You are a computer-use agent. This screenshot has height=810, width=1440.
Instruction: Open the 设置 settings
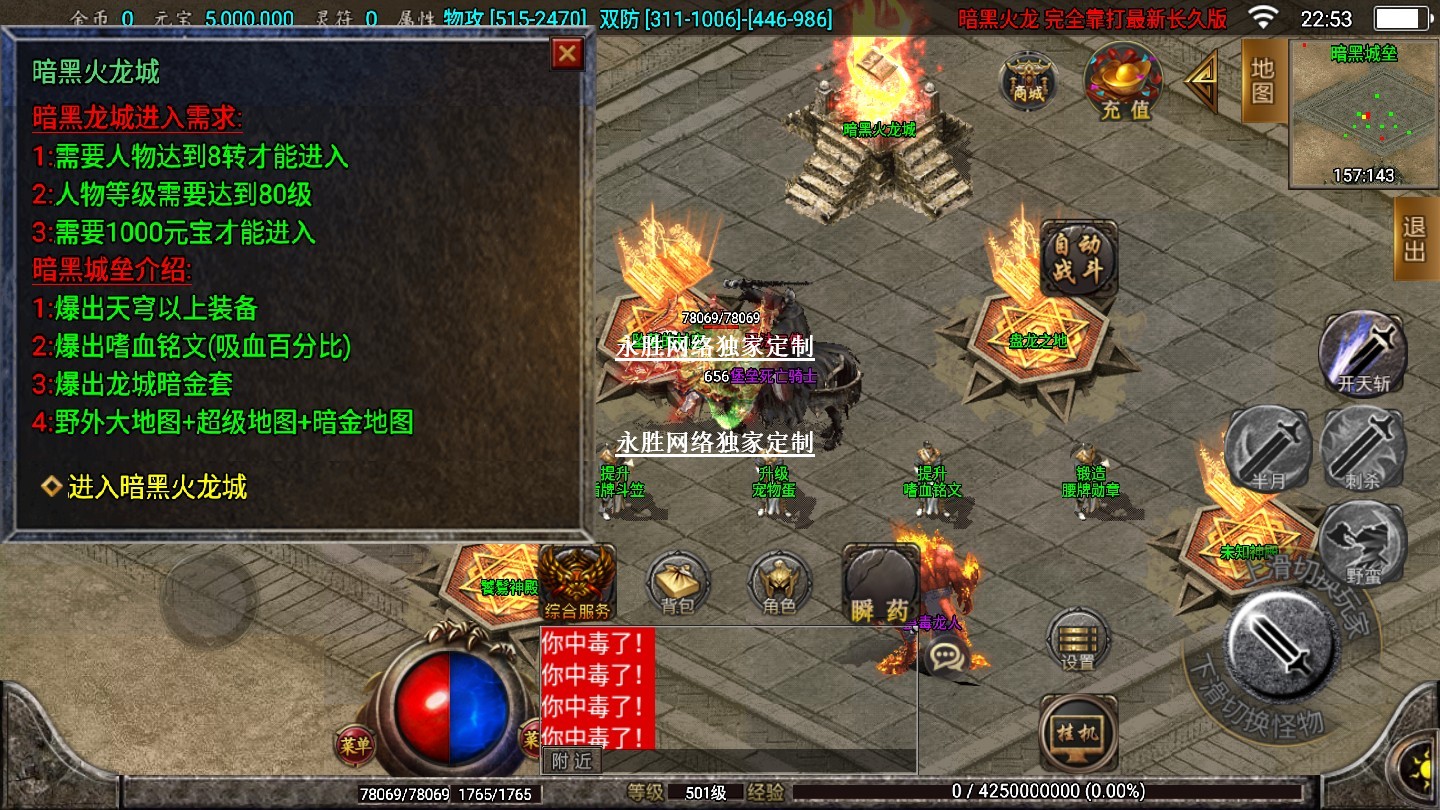click(x=1078, y=639)
